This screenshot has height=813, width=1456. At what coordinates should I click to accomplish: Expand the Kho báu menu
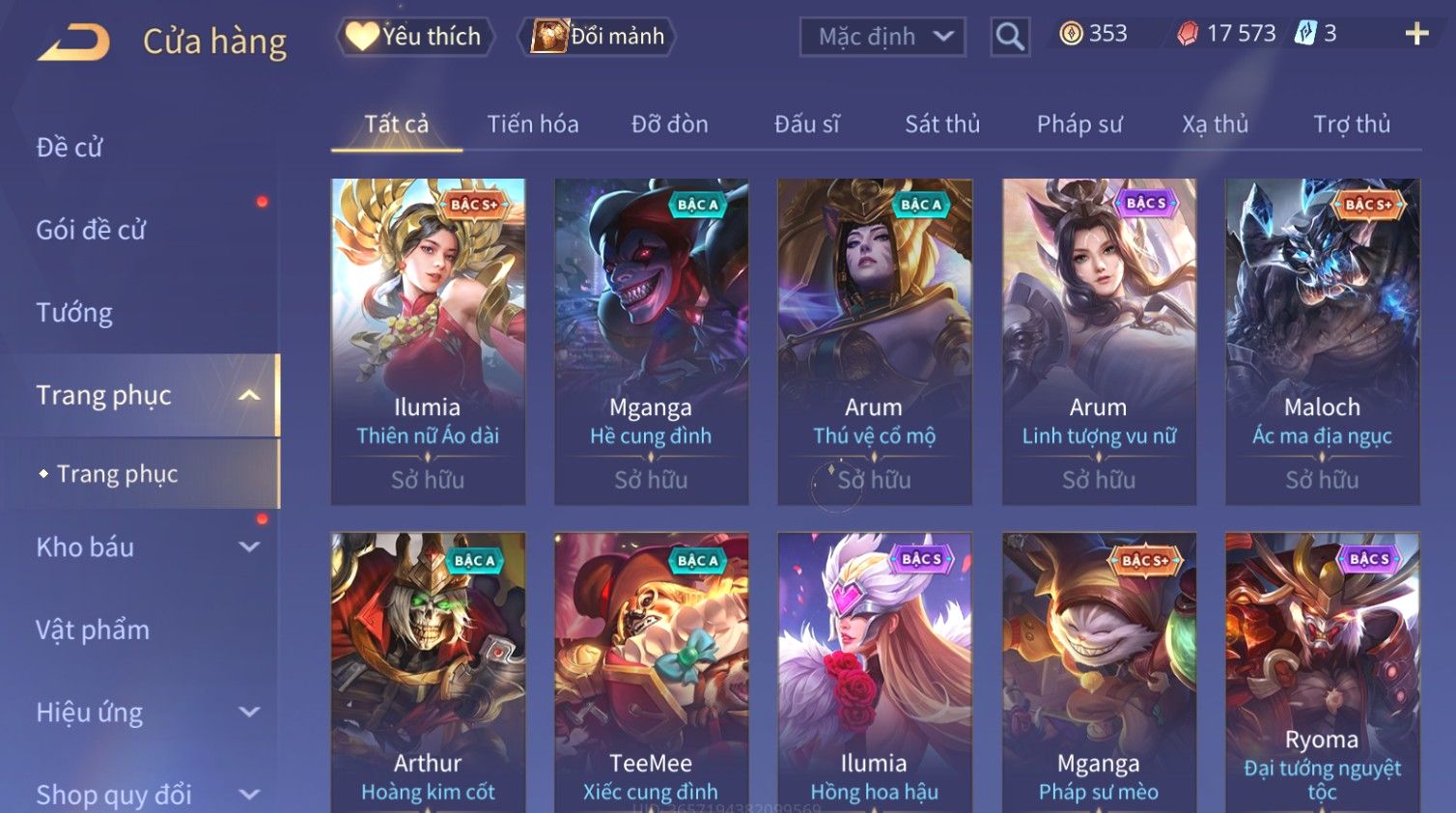(145, 547)
